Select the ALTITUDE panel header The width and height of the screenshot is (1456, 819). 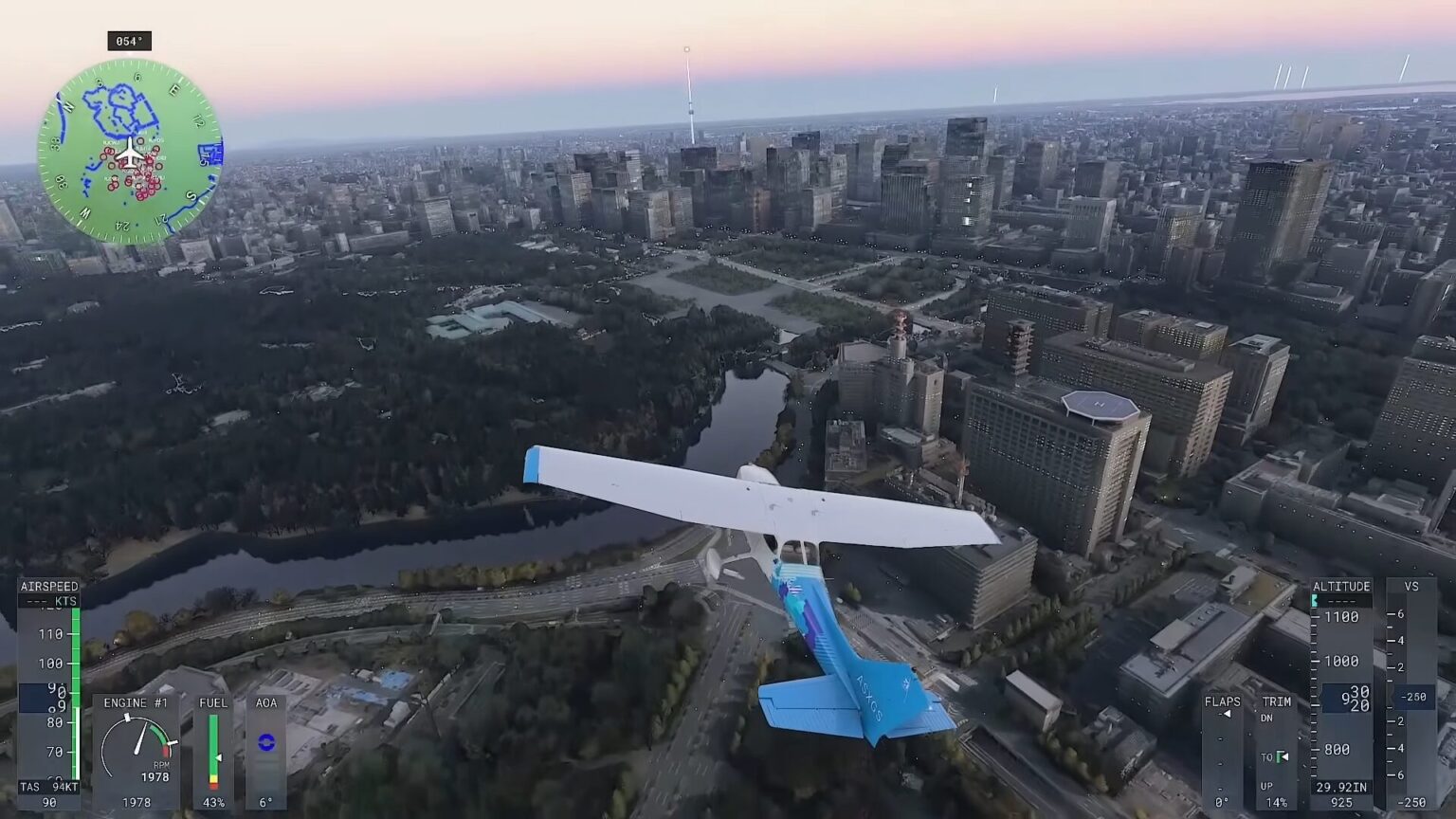1342,587
